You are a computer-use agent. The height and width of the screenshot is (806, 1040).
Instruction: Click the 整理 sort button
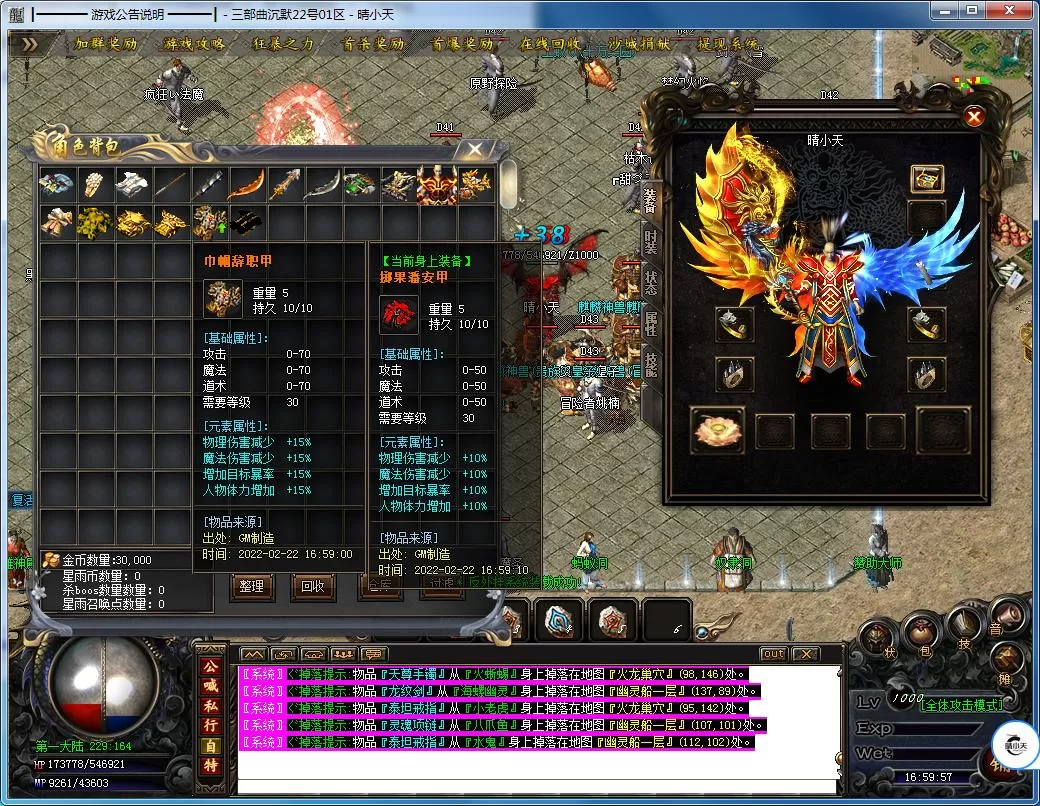click(x=252, y=586)
